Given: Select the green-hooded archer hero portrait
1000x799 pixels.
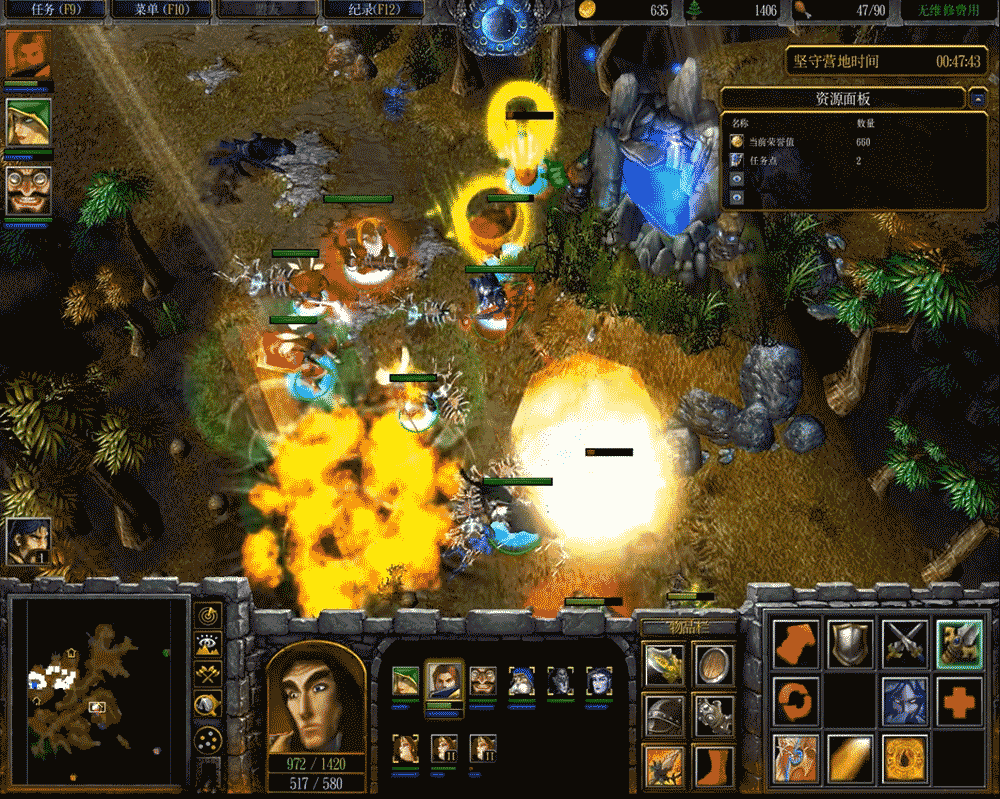Looking at the screenshot, I should (x=27, y=123).
